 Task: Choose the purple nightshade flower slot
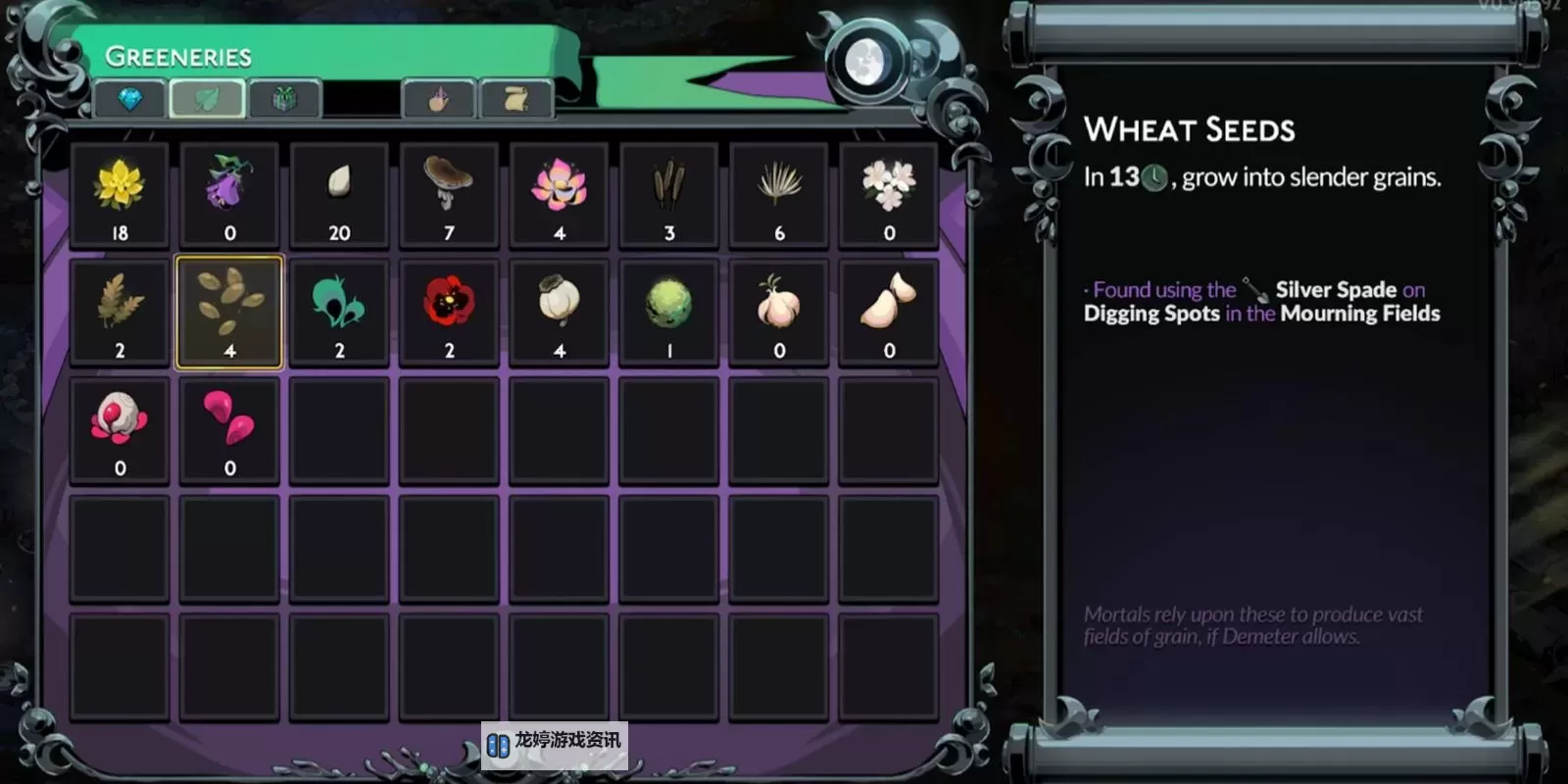pos(229,195)
